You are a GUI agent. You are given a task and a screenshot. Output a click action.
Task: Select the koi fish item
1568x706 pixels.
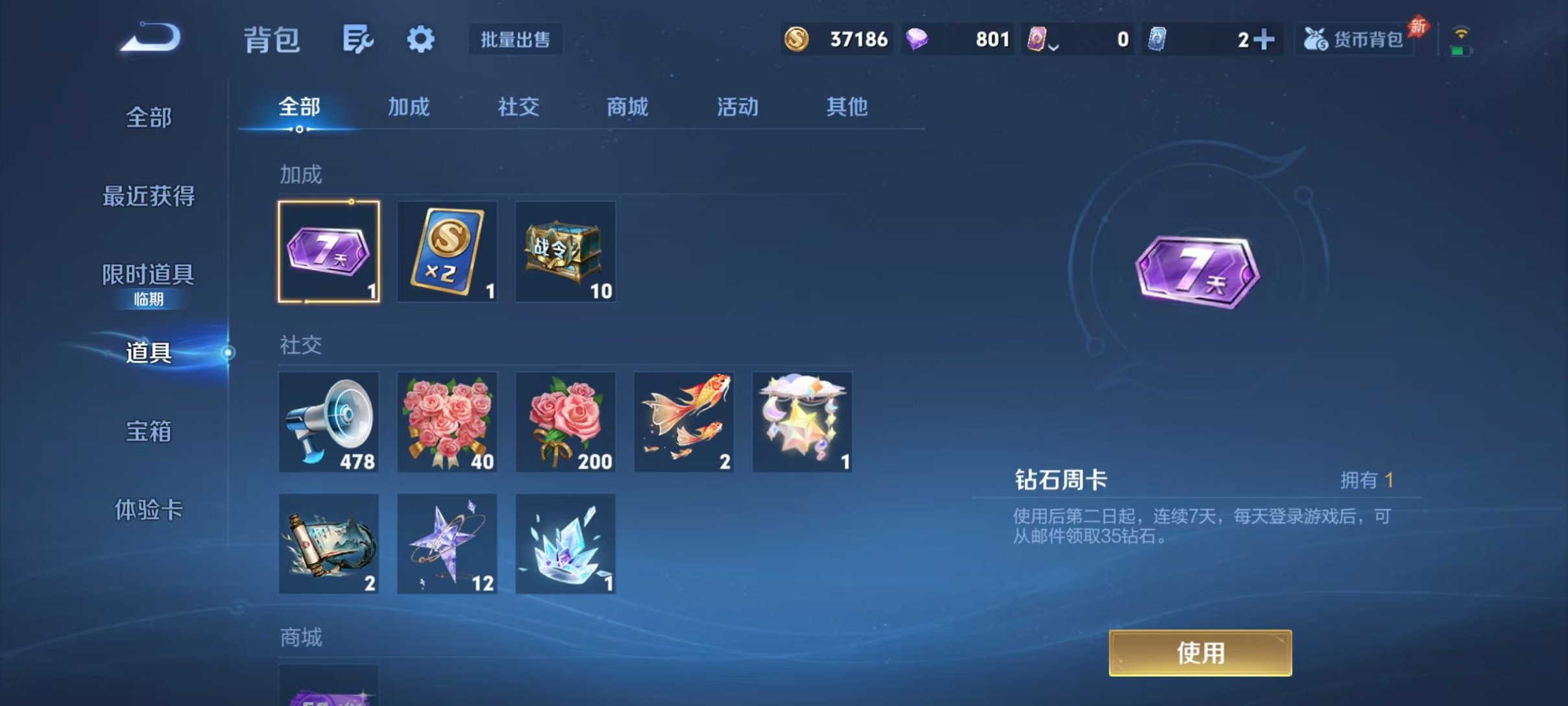(x=684, y=422)
